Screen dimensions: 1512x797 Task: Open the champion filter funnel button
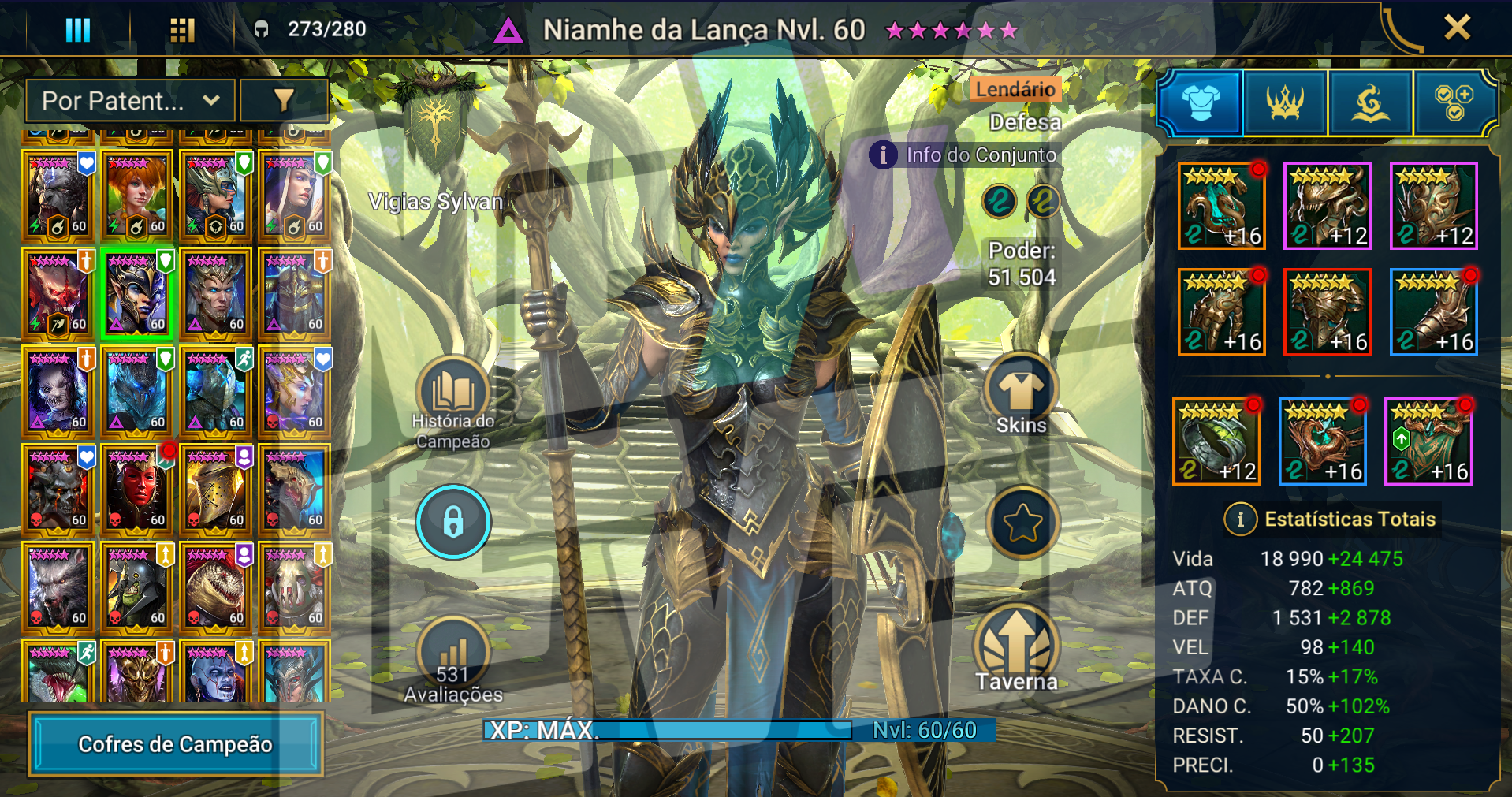coord(284,100)
